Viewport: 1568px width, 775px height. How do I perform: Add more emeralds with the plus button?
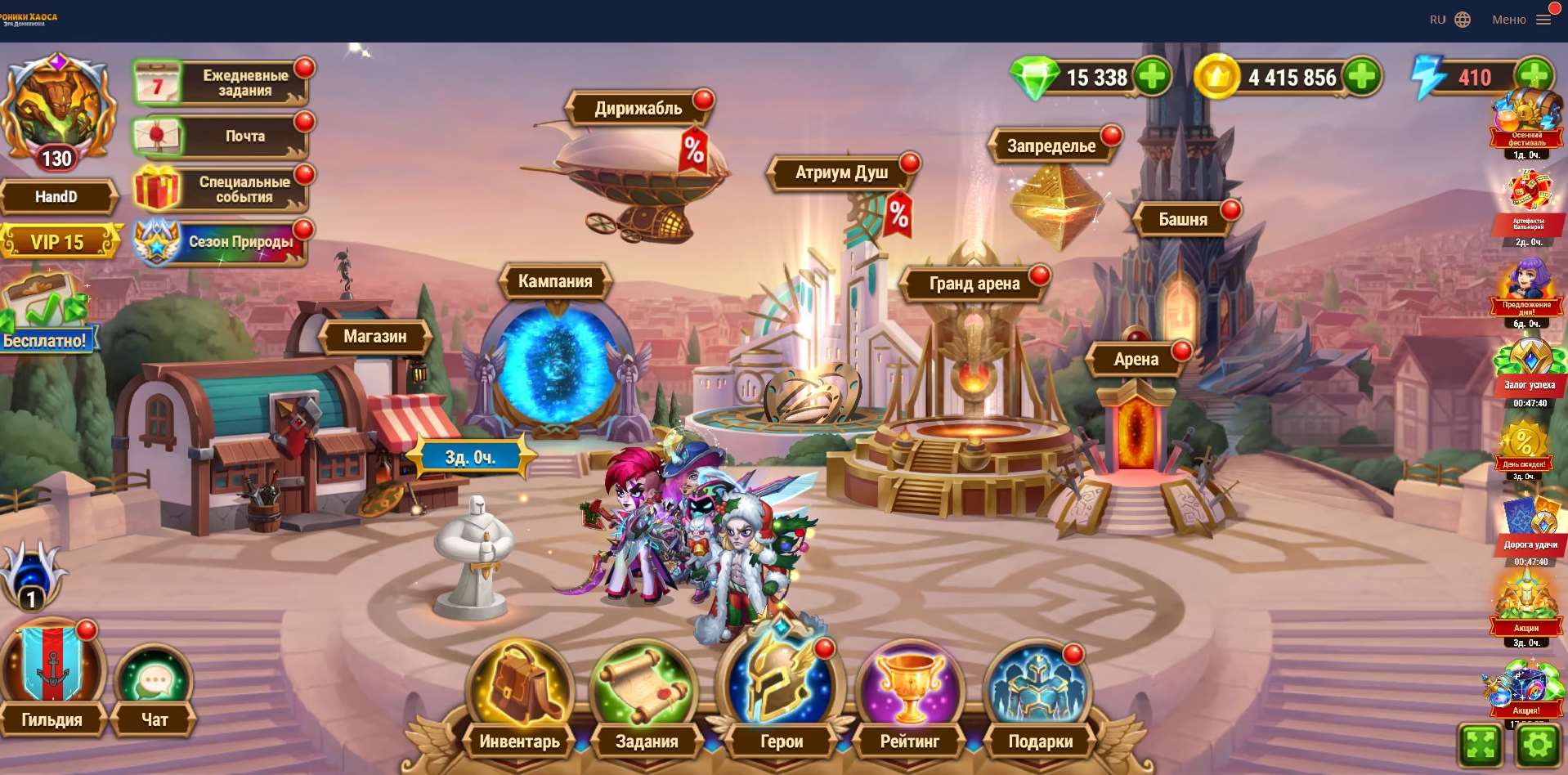[x=1152, y=77]
